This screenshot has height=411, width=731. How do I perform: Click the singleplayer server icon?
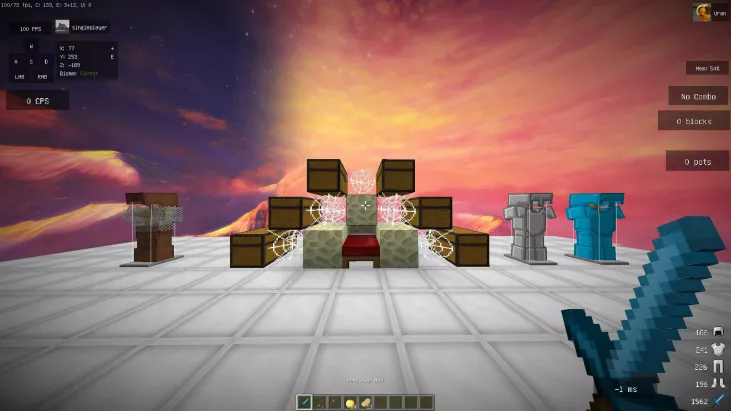click(63, 28)
